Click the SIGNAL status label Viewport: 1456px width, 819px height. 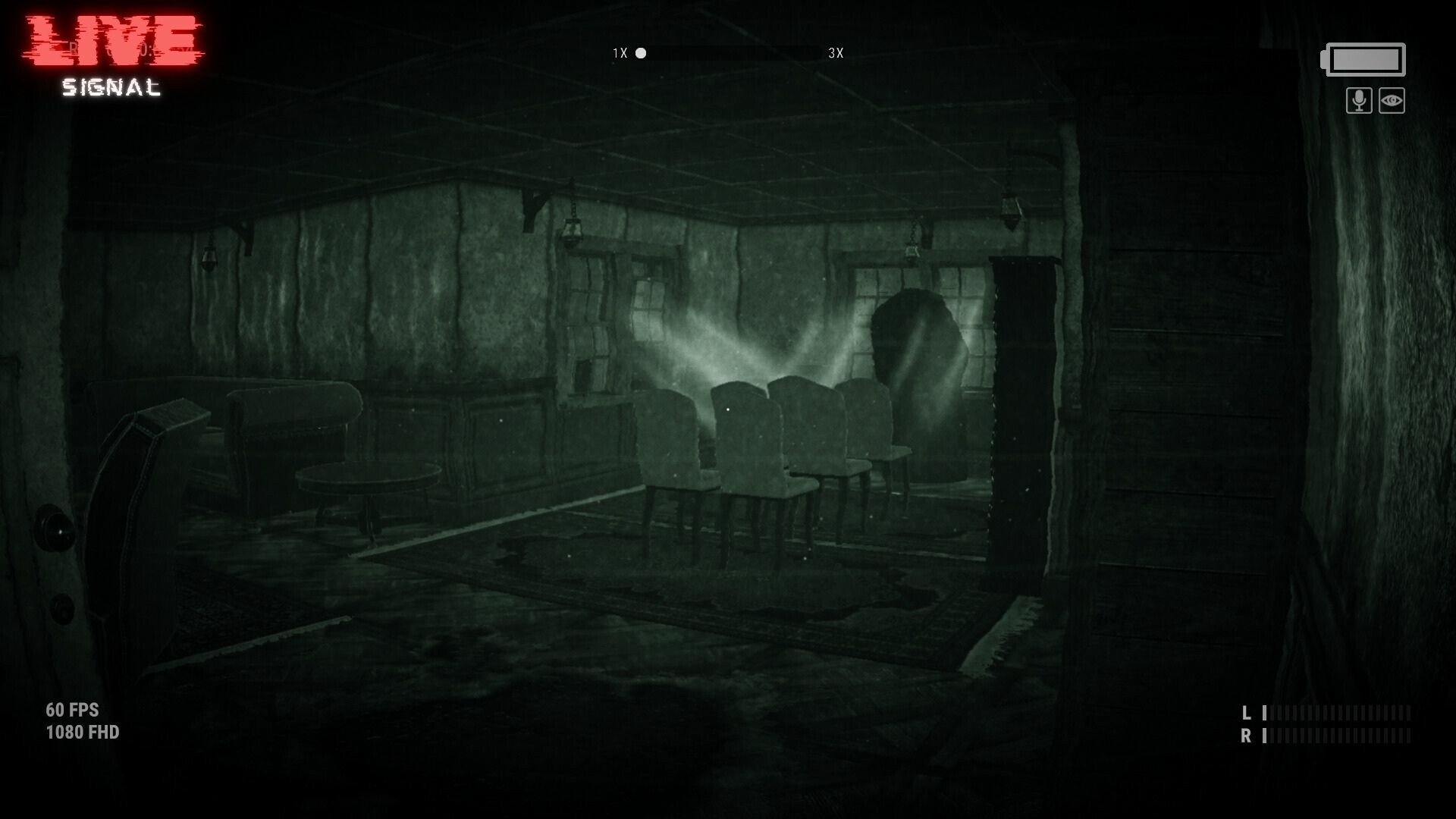111,88
